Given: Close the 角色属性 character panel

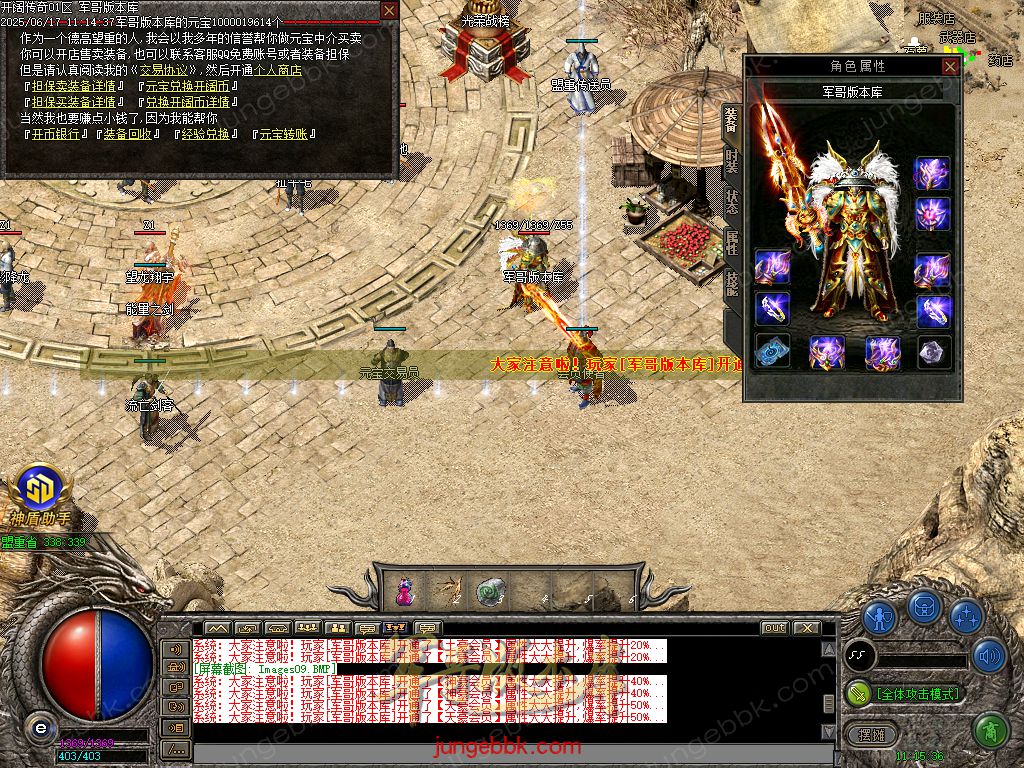Looking at the screenshot, I should pyautogui.click(x=950, y=66).
